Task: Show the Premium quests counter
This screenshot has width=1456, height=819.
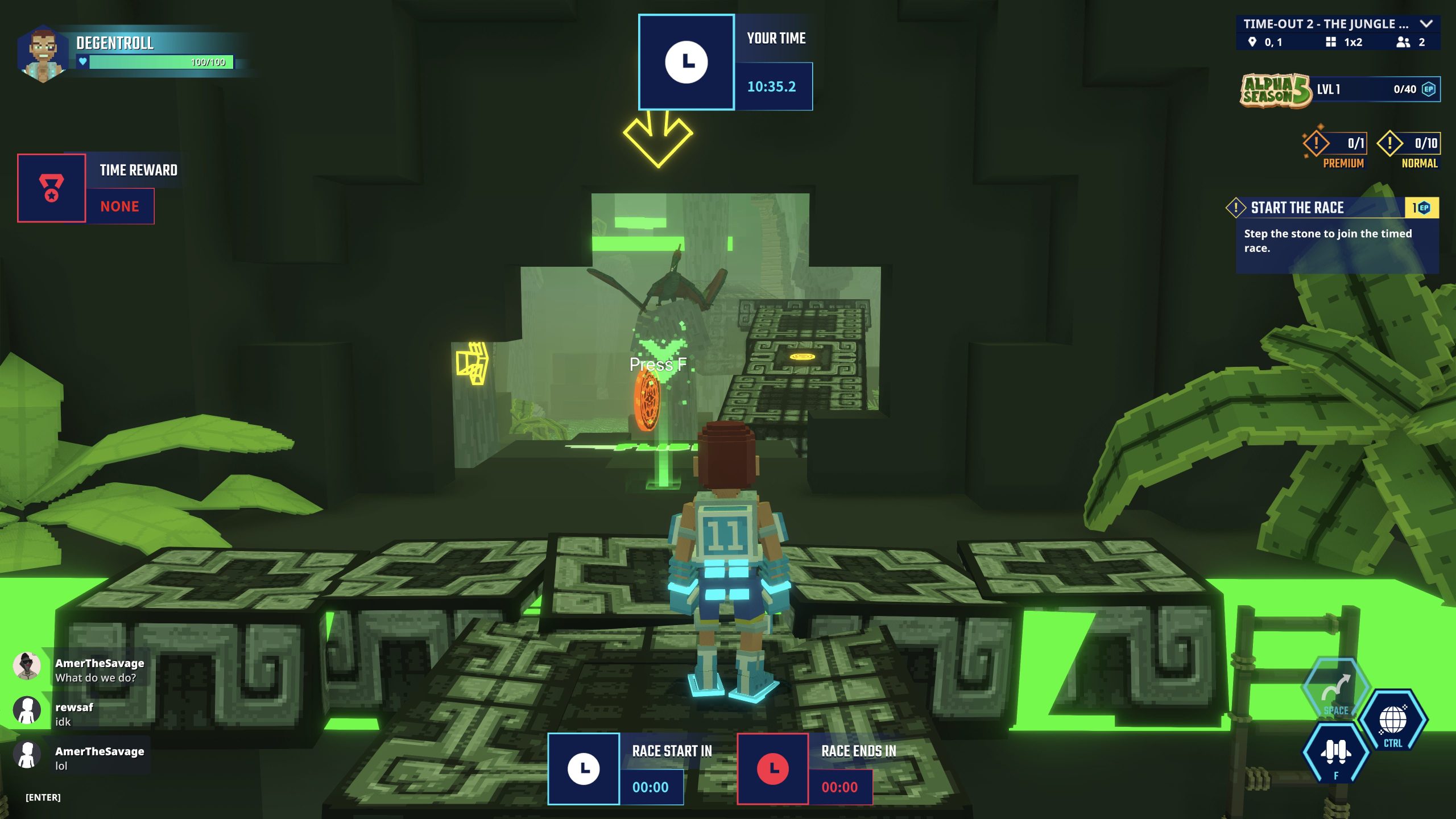Action: pyautogui.click(x=1334, y=144)
